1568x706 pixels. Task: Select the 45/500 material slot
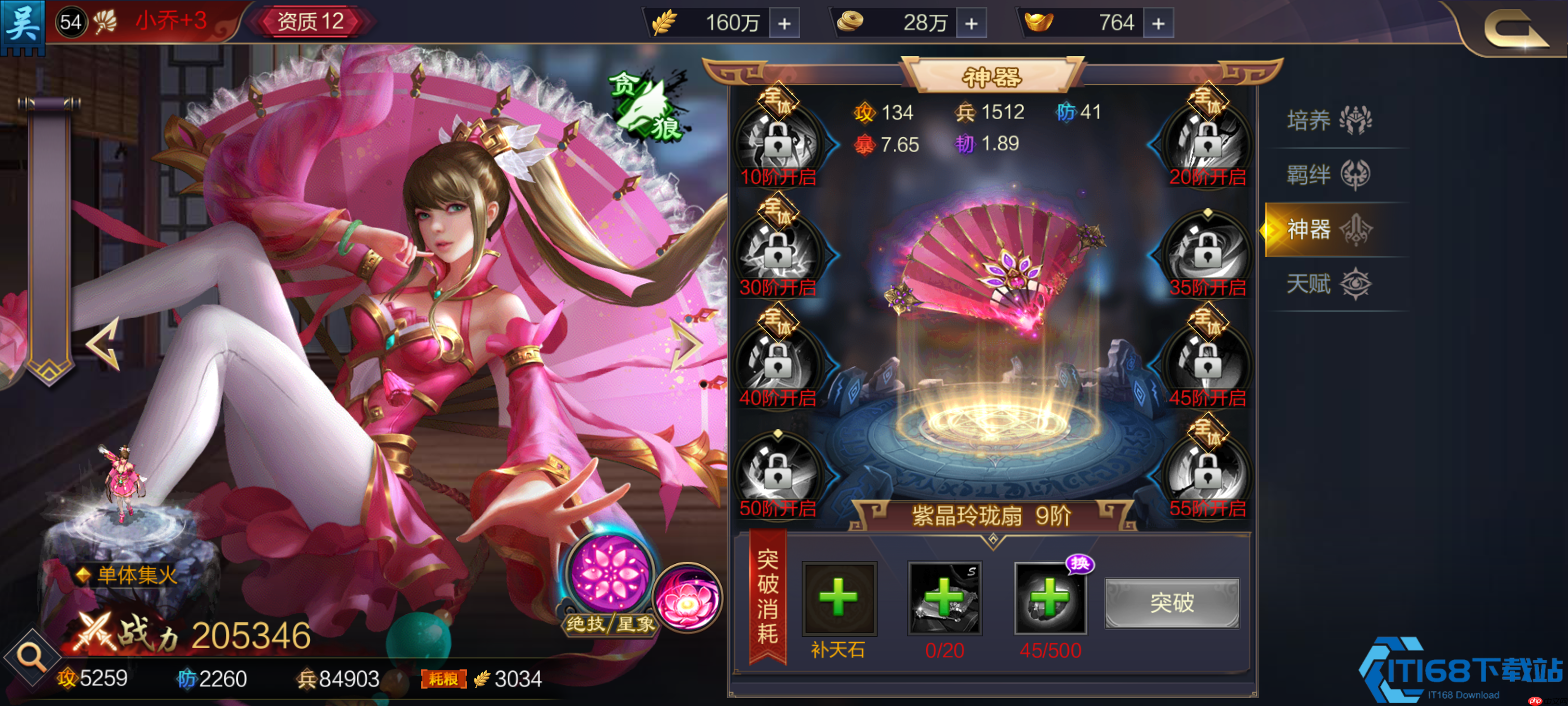point(1050,598)
